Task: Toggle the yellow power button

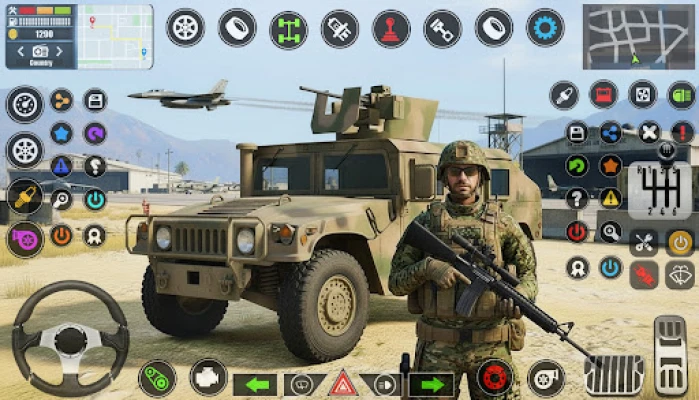Action: tap(680, 241)
